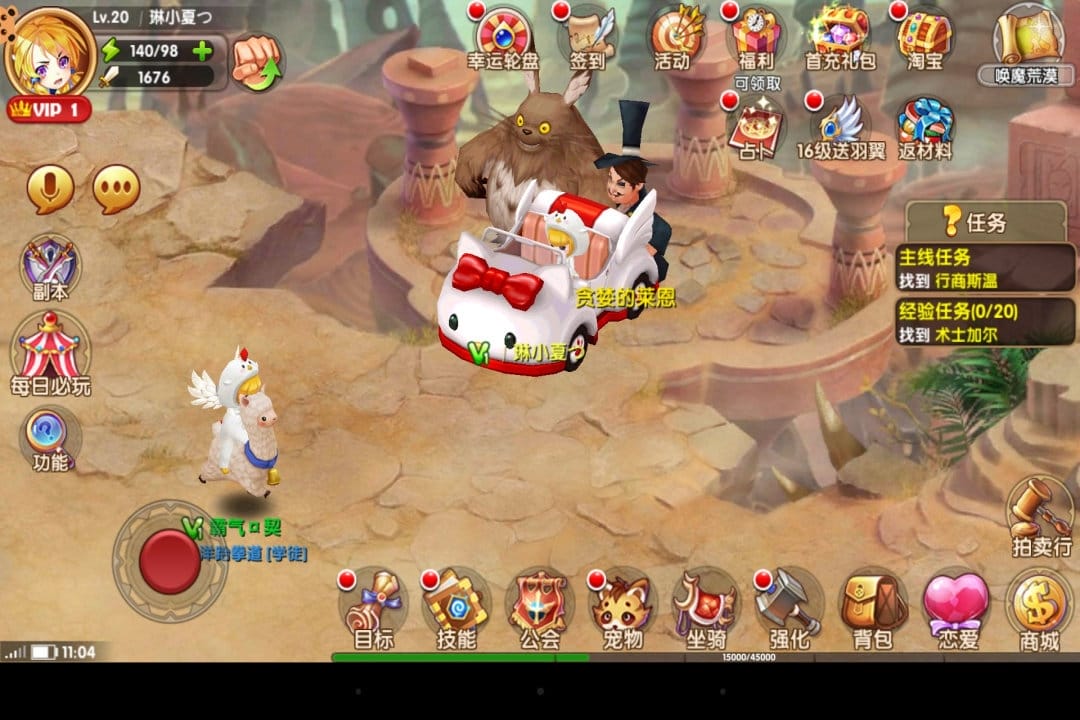This screenshot has height=720, width=1080.
Task: Open the 唤魔荒漠 map scroll
Action: (1026, 40)
